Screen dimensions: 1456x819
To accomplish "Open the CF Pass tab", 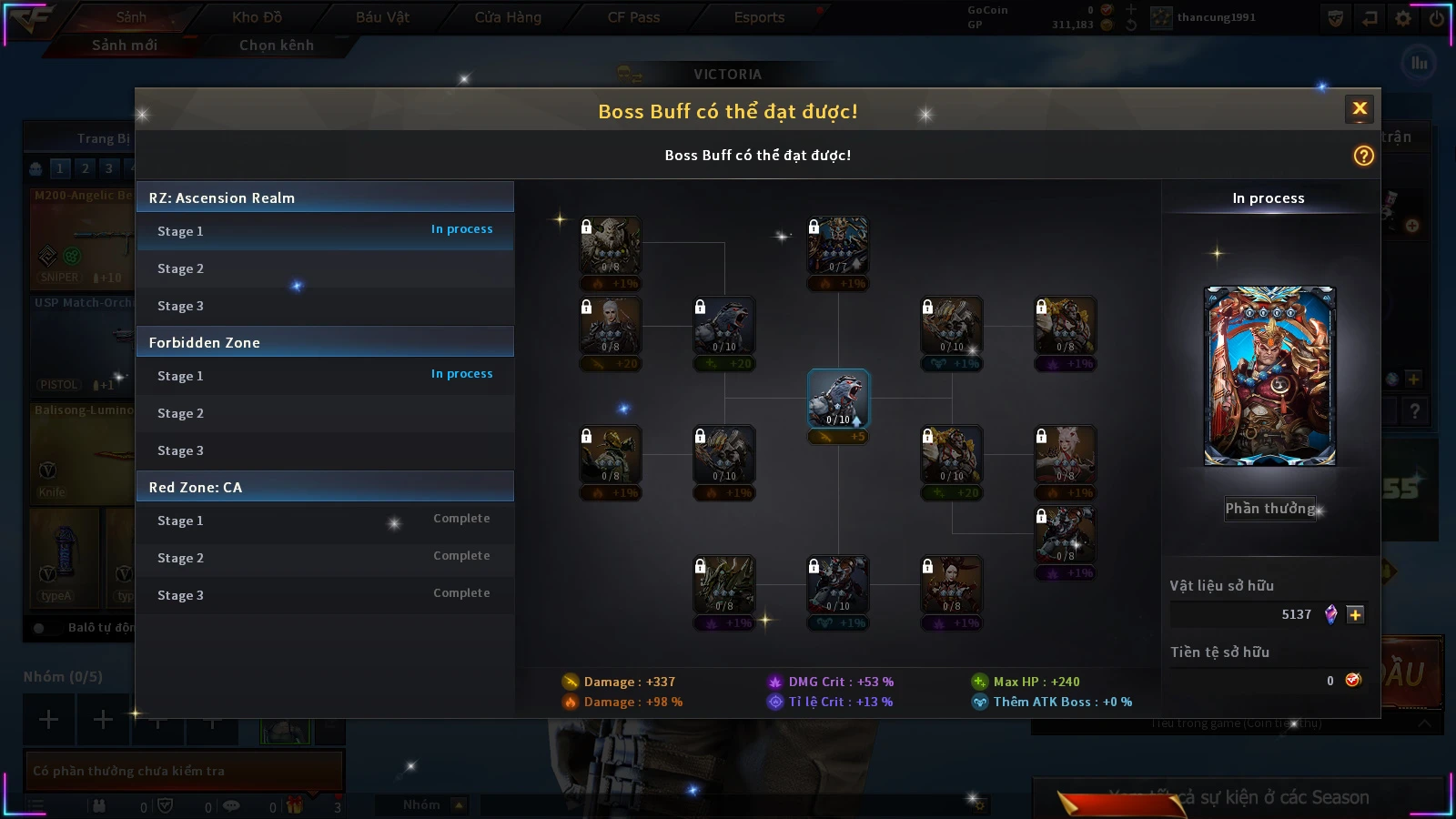I will pos(633,17).
